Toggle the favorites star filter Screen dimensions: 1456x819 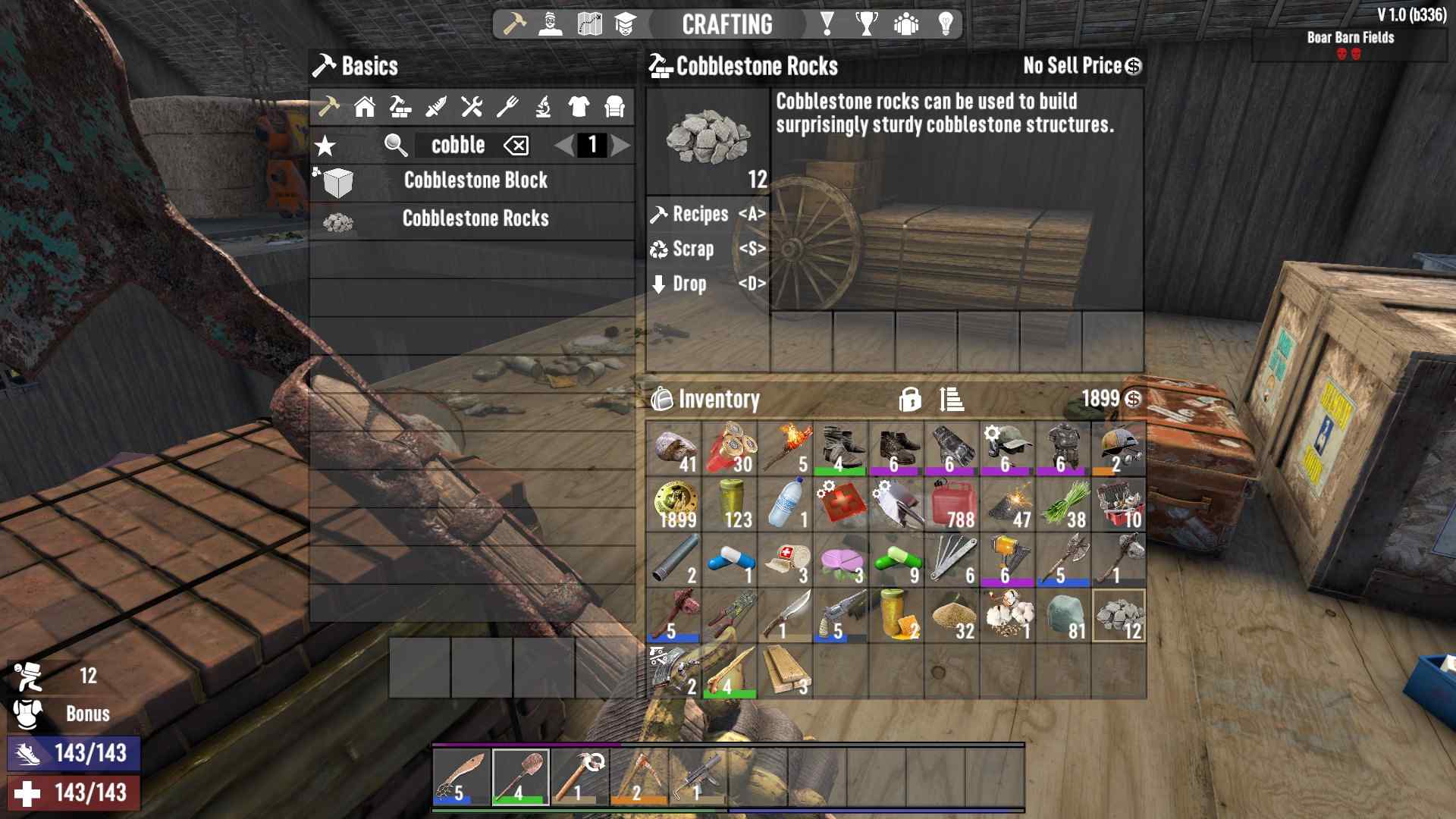[325, 146]
